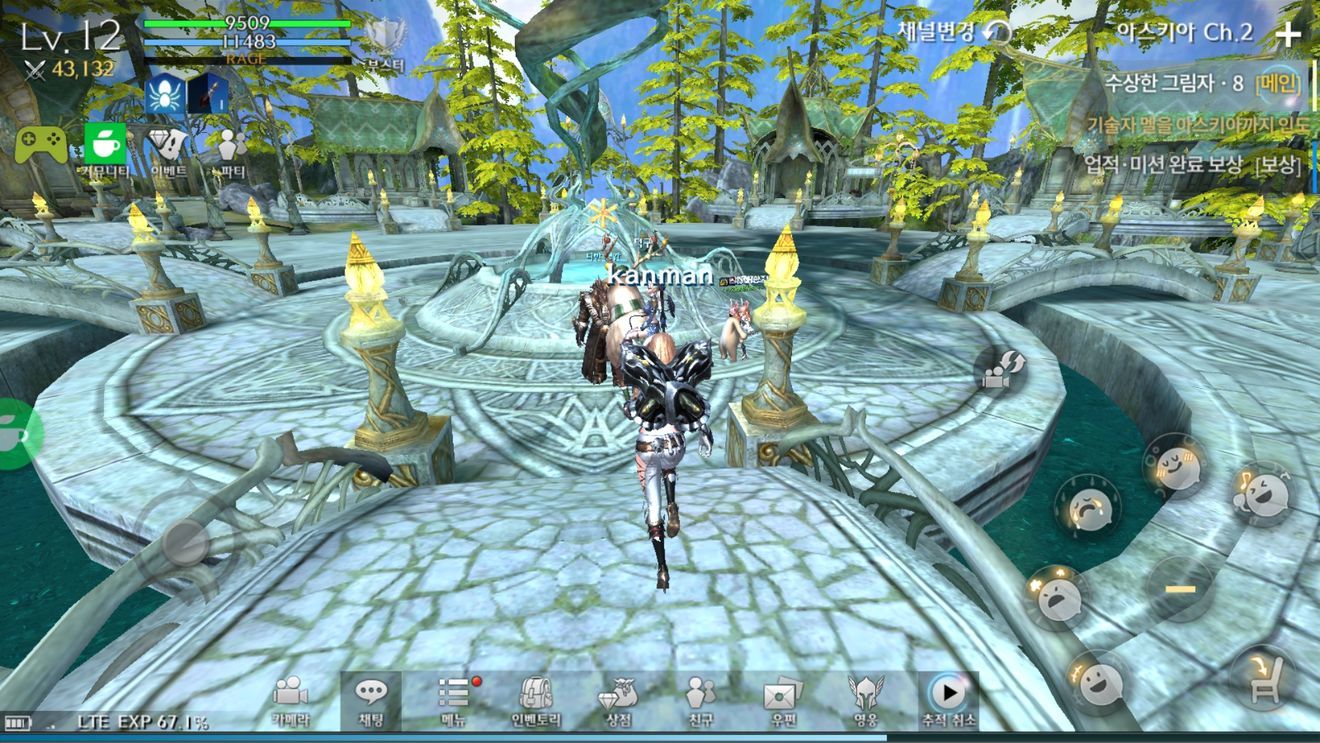Sit down with the chair button

[x=1263, y=677]
